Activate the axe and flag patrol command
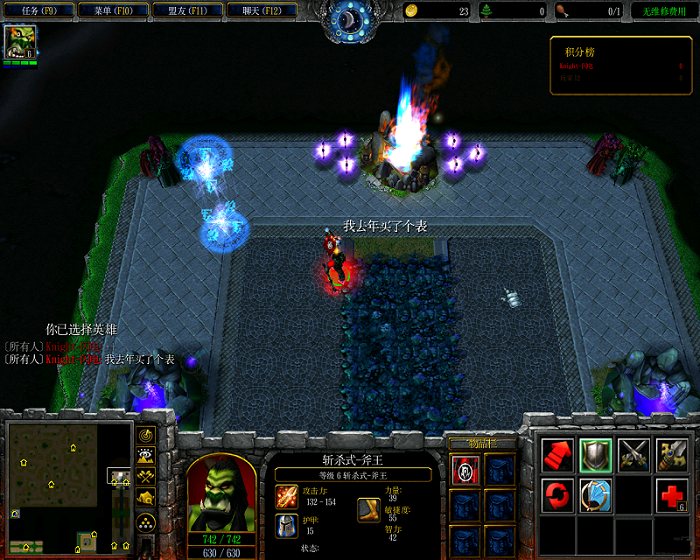 [672, 454]
